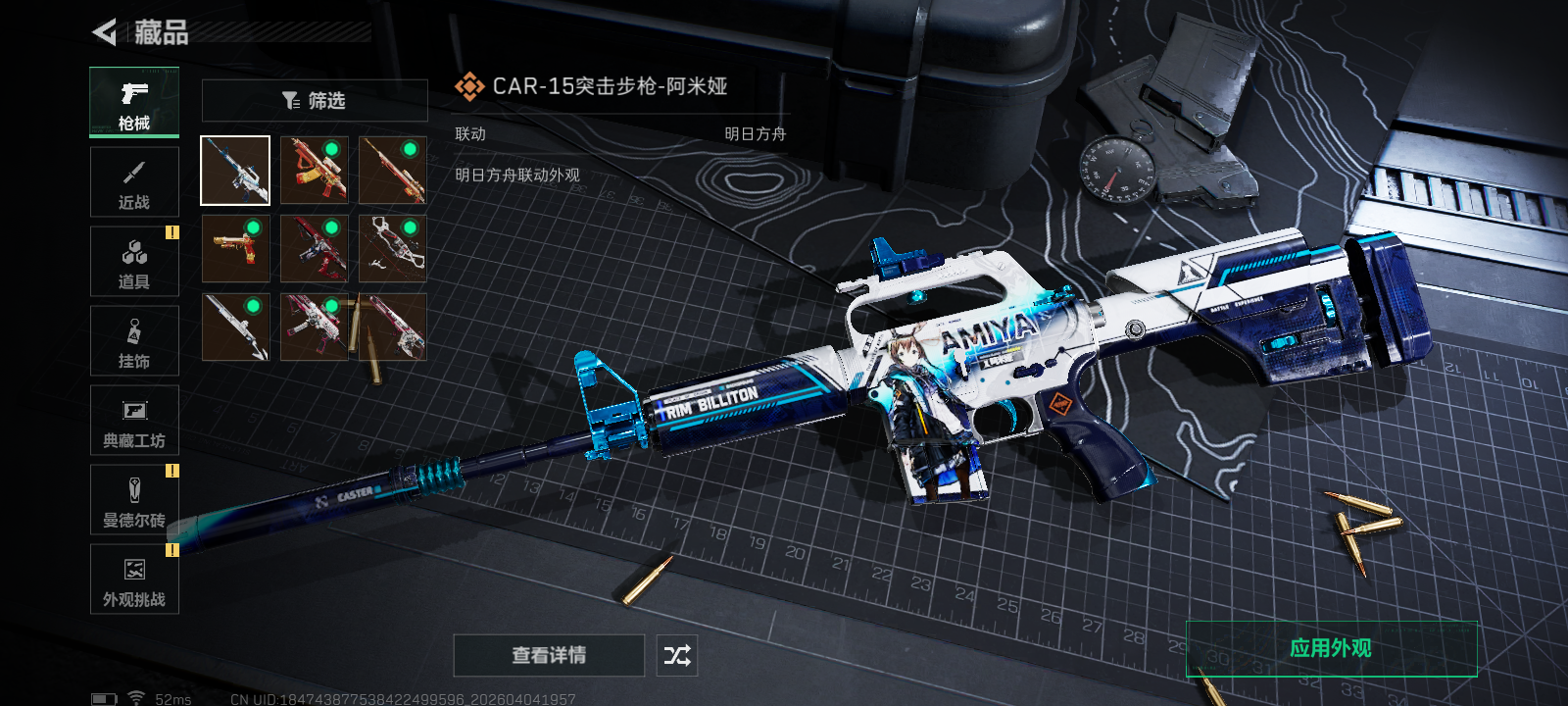Apply the skin with 应用外观

click(x=1331, y=648)
